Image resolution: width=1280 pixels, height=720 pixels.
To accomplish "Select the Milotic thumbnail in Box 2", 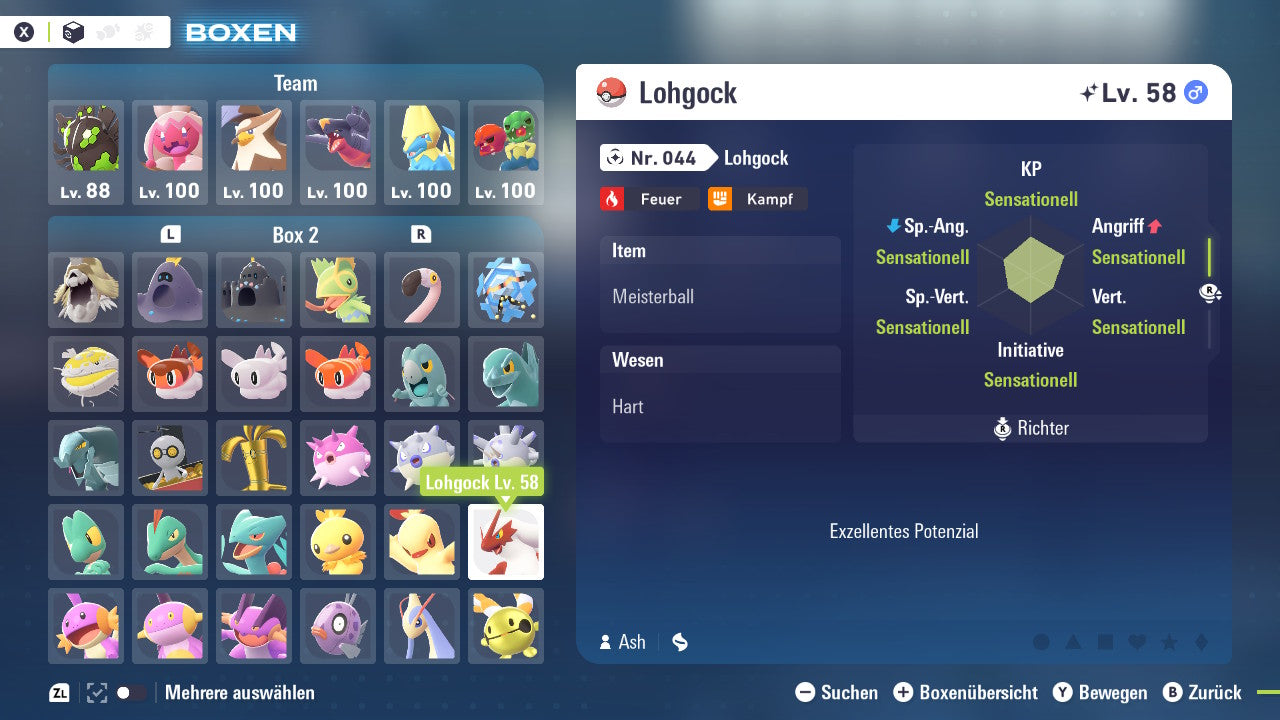I will [x=422, y=626].
